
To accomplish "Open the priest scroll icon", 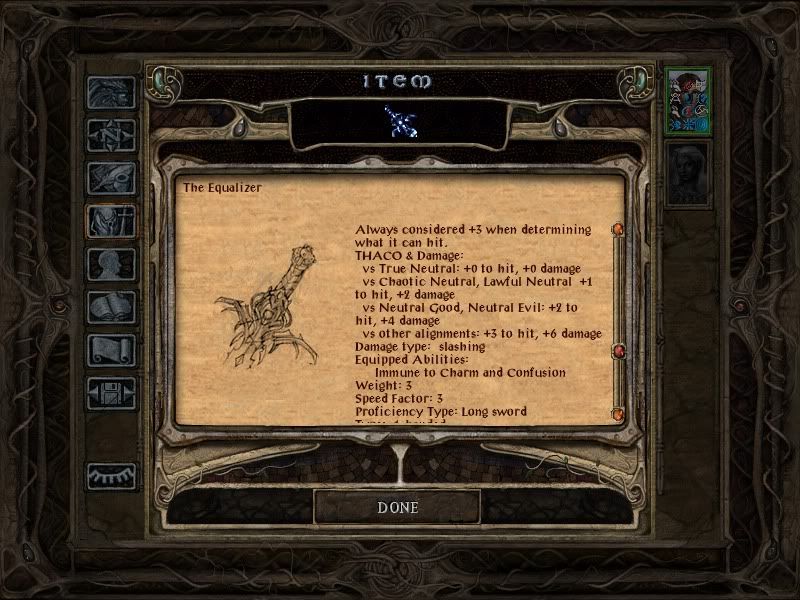I will pyautogui.click(x=110, y=351).
